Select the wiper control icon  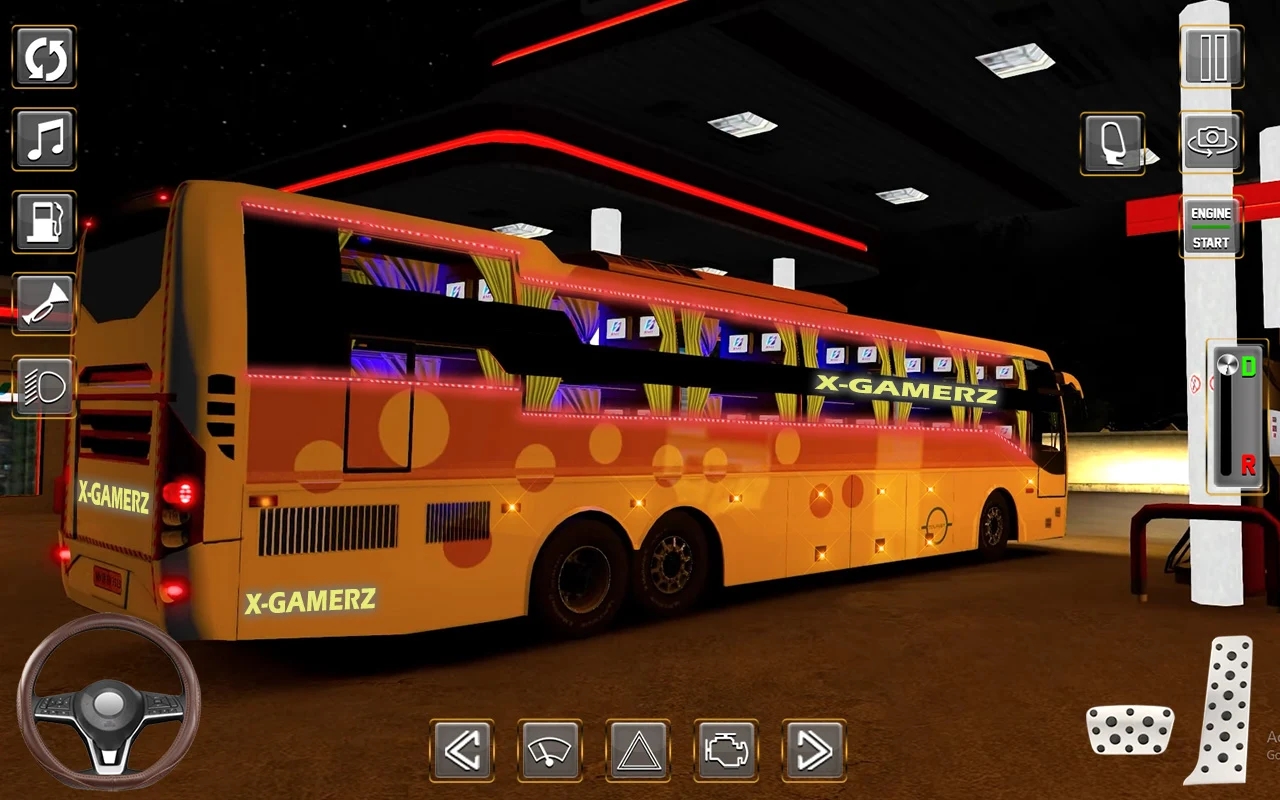pyautogui.click(x=551, y=748)
